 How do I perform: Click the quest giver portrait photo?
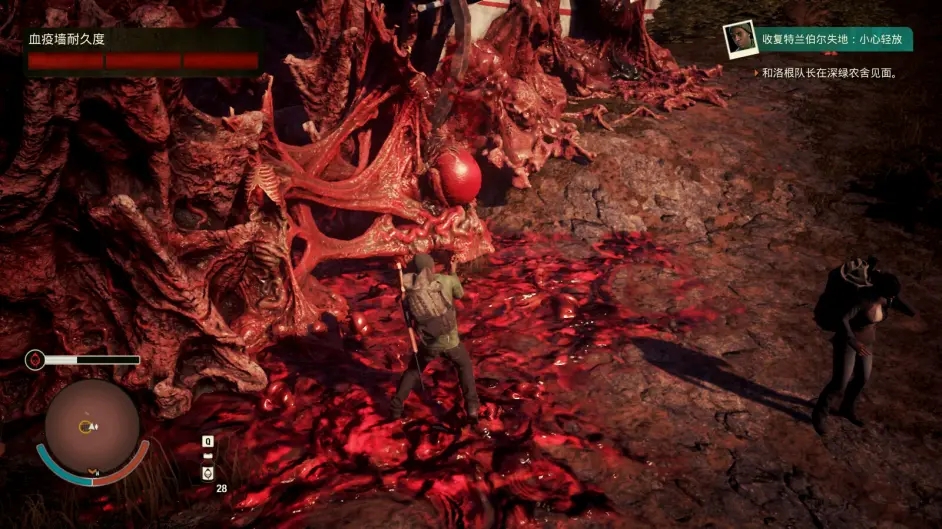tap(740, 39)
